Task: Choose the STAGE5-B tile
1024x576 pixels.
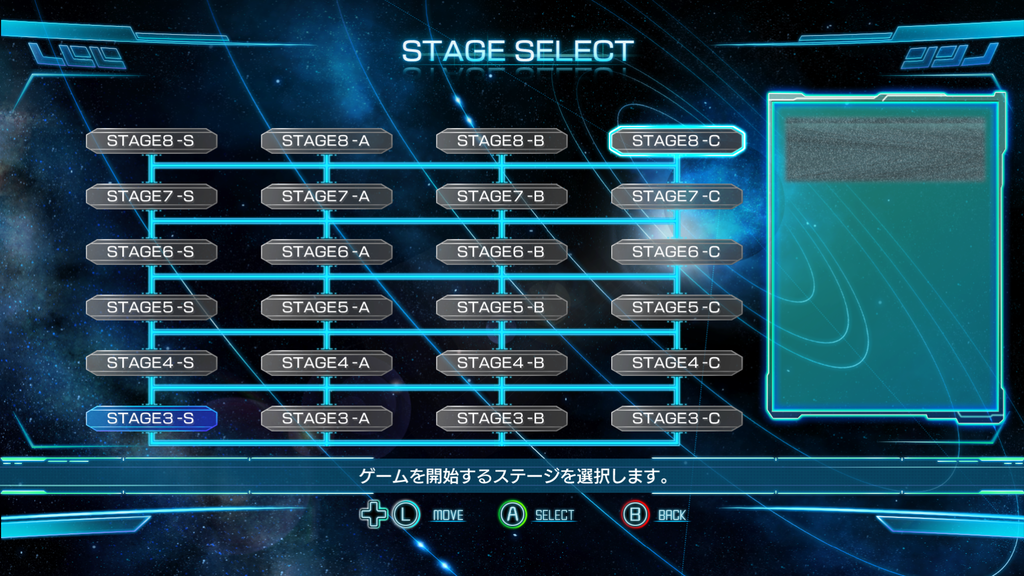Action: click(501, 307)
